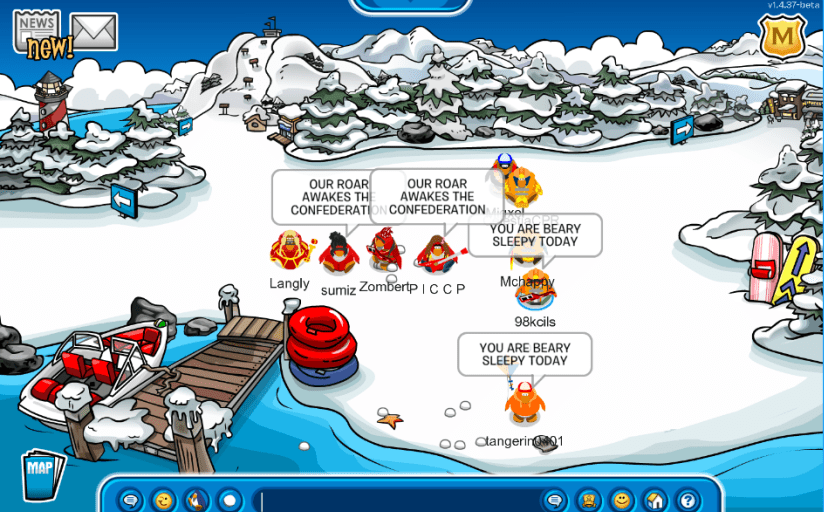Choose the penguin actions button
The image size is (824, 512).
[x=197, y=499]
